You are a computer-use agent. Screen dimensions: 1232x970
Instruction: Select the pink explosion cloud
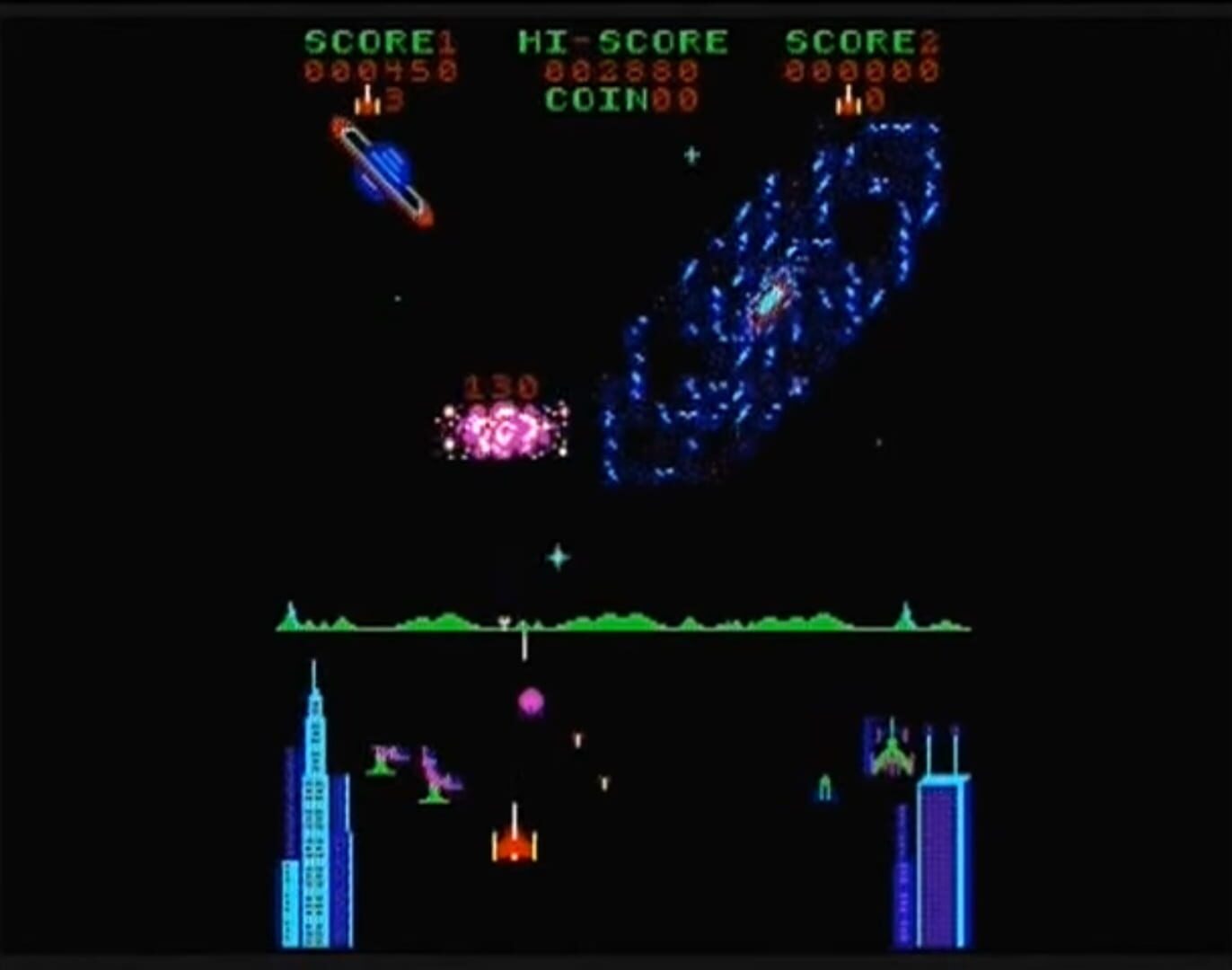coord(498,431)
